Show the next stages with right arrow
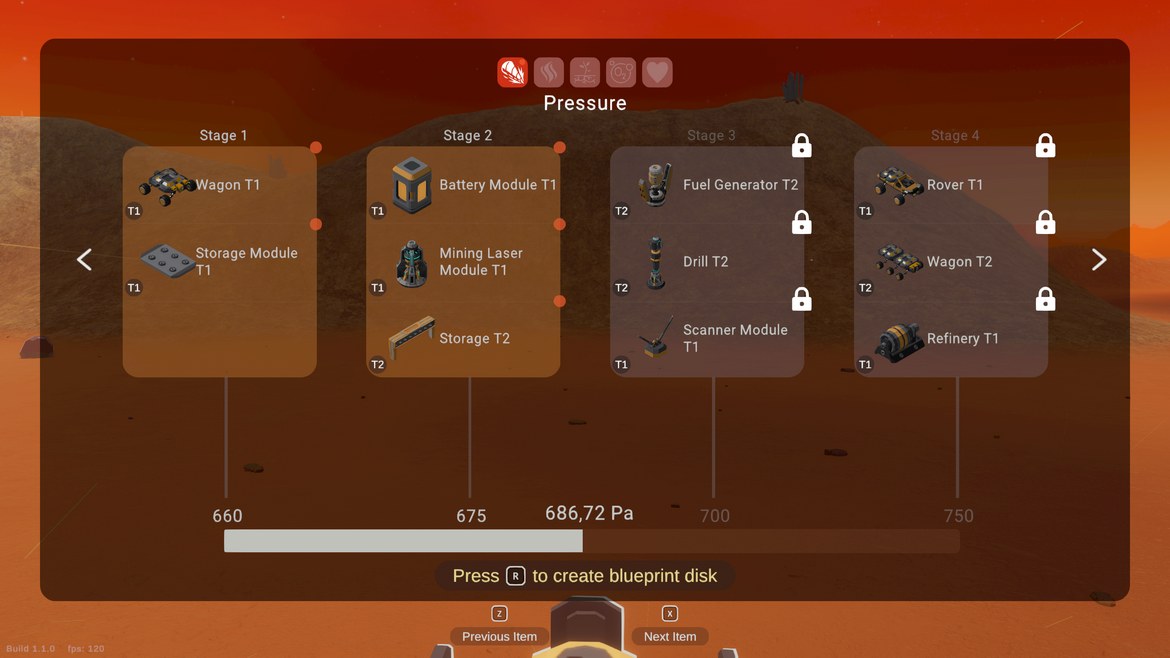Screen dimensions: 1170x658 (1099, 260)
